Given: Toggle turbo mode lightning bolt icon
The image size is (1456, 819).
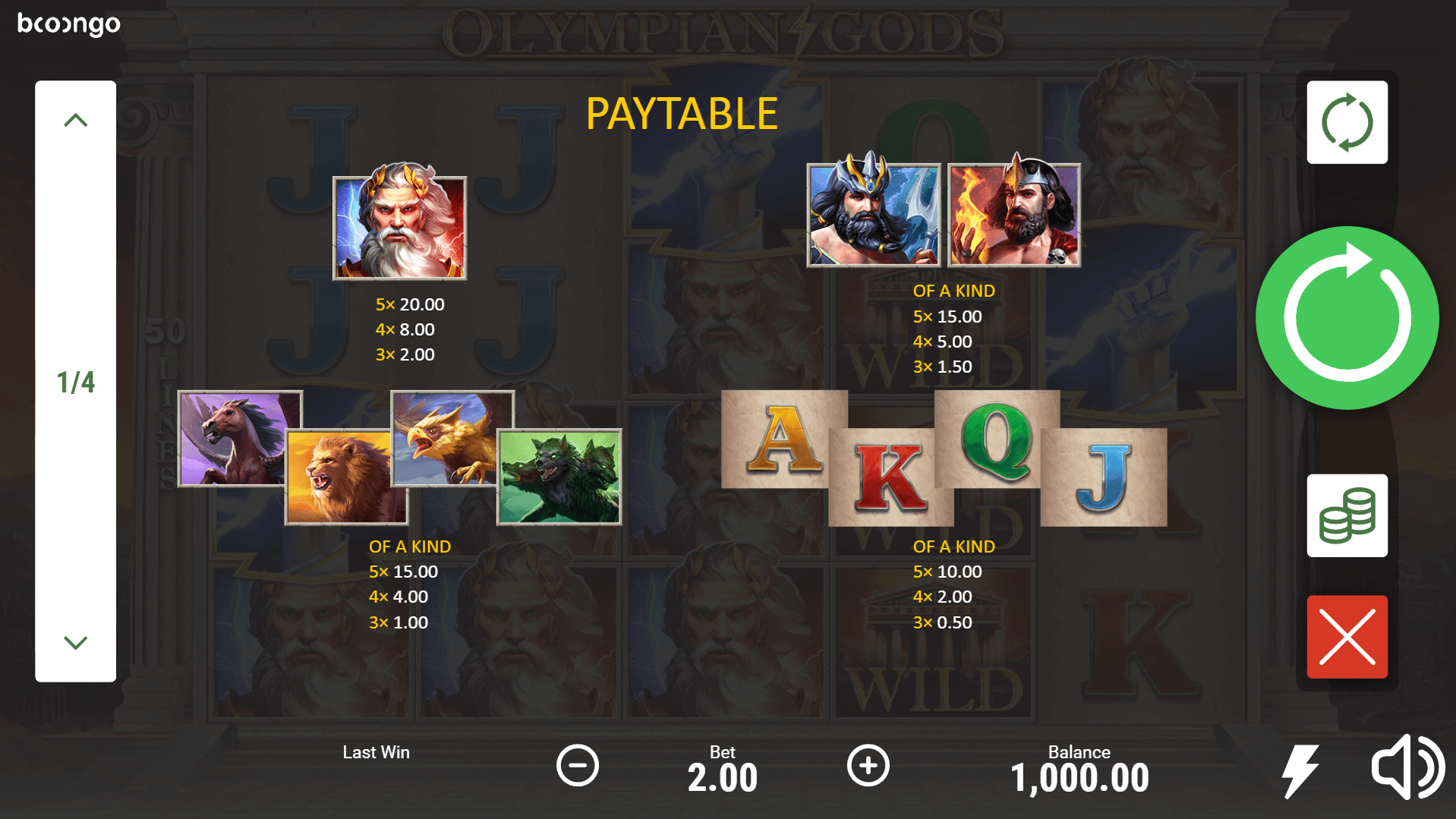Looking at the screenshot, I should [x=1300, y=770].
